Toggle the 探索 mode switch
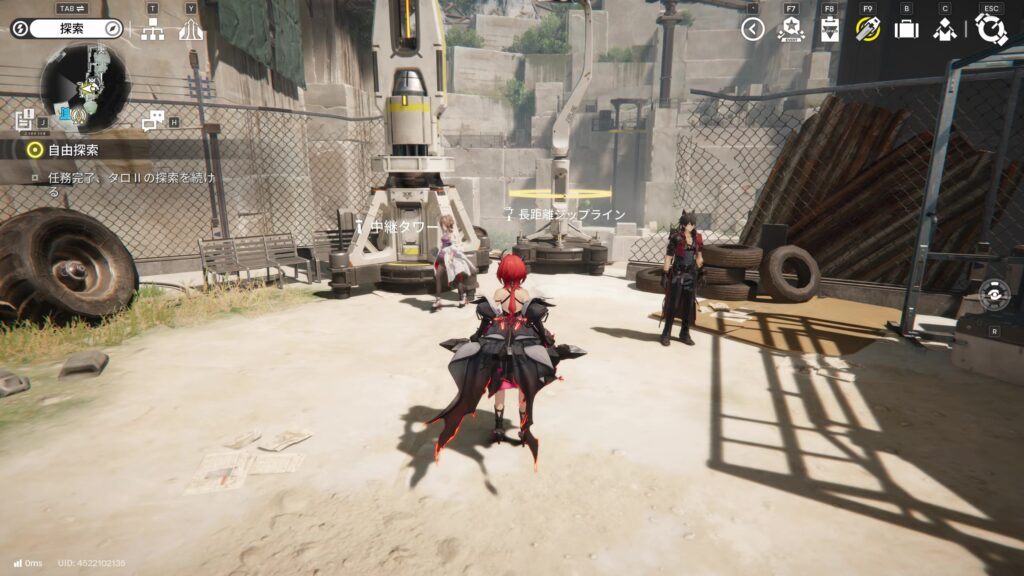 tap(66, 29)
